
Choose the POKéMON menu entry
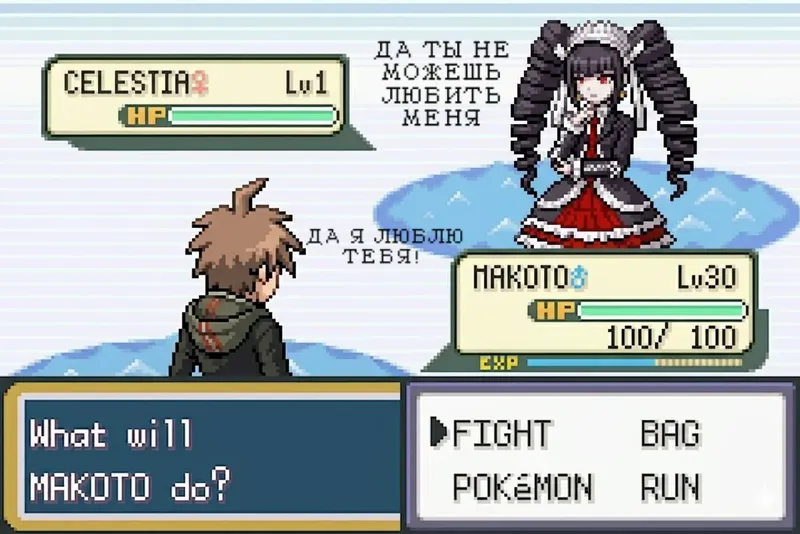tap(522, 487)
